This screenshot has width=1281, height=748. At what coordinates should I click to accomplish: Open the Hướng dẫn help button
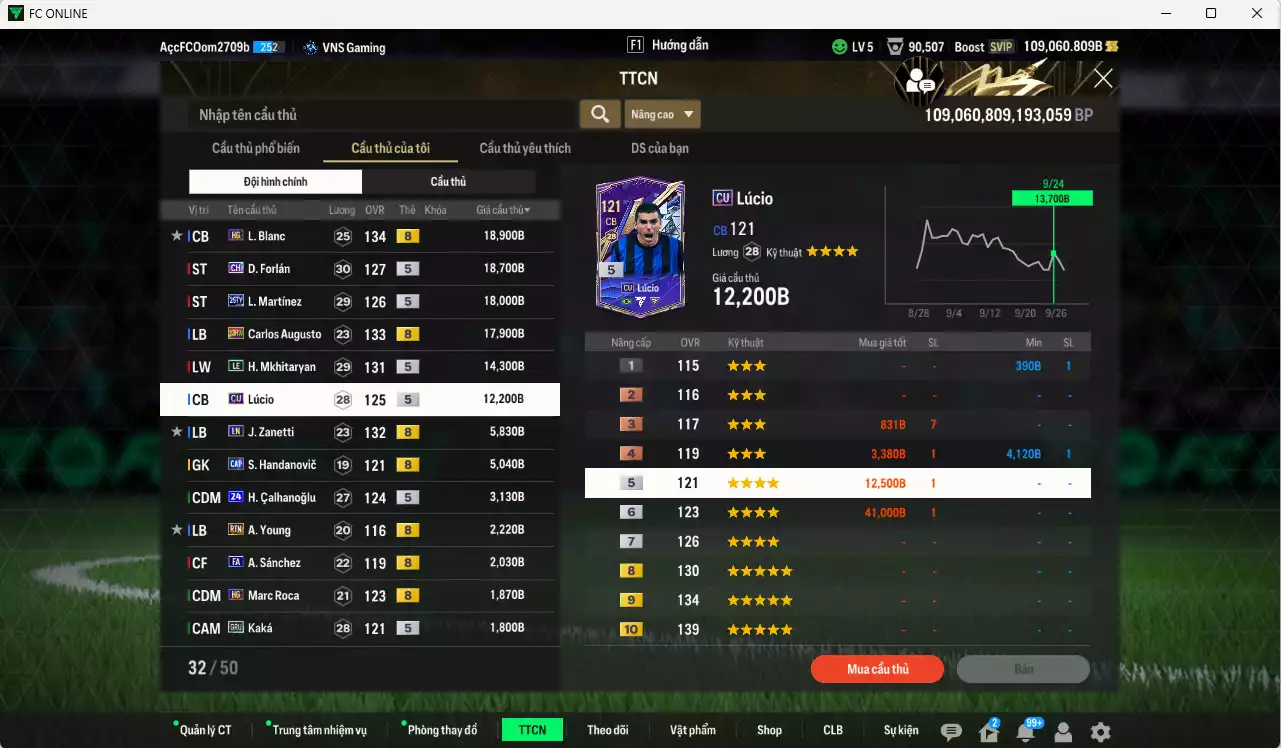[678, 44]
